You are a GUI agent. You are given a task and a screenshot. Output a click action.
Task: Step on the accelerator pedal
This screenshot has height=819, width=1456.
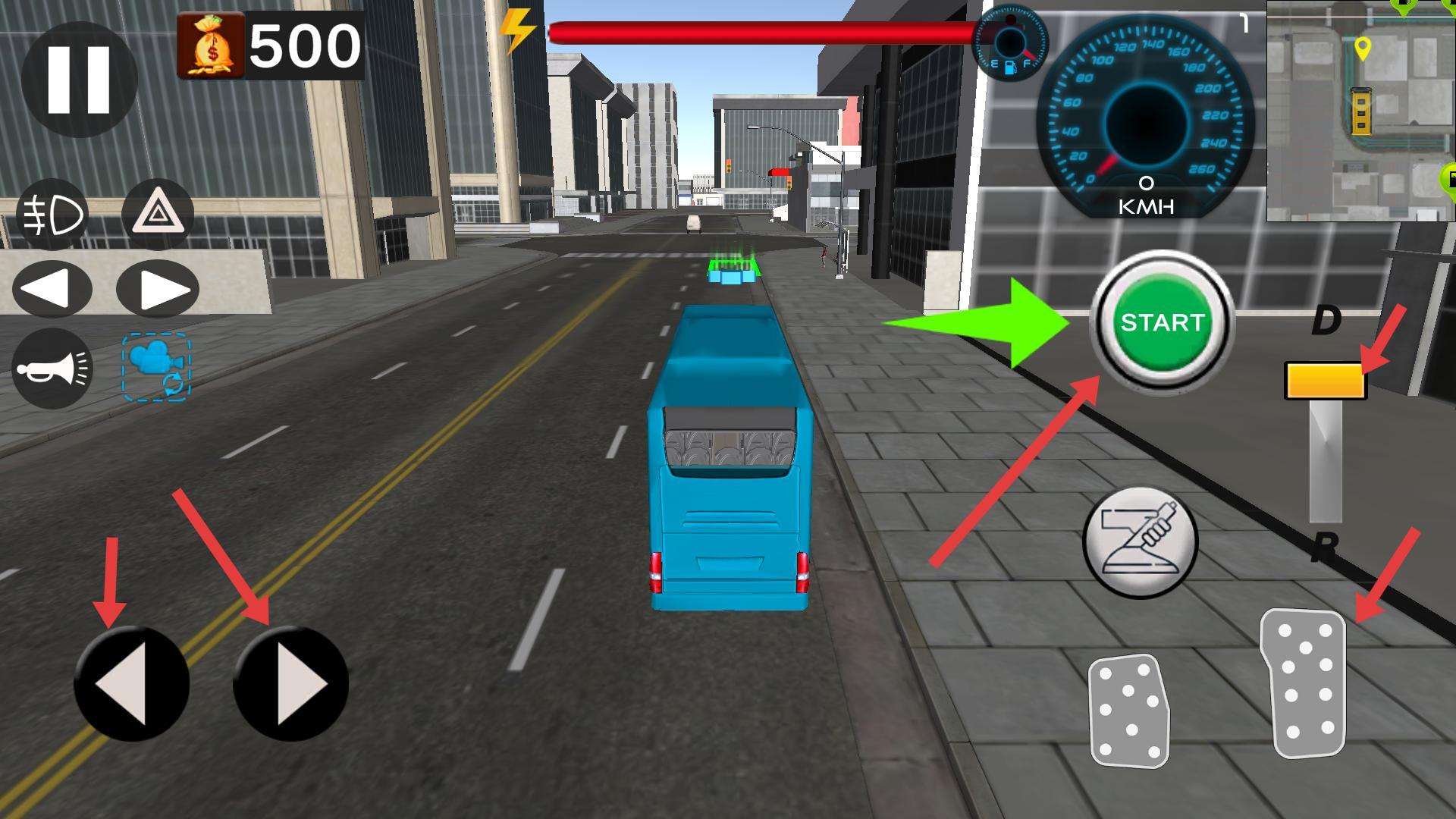coord(1304,682)
